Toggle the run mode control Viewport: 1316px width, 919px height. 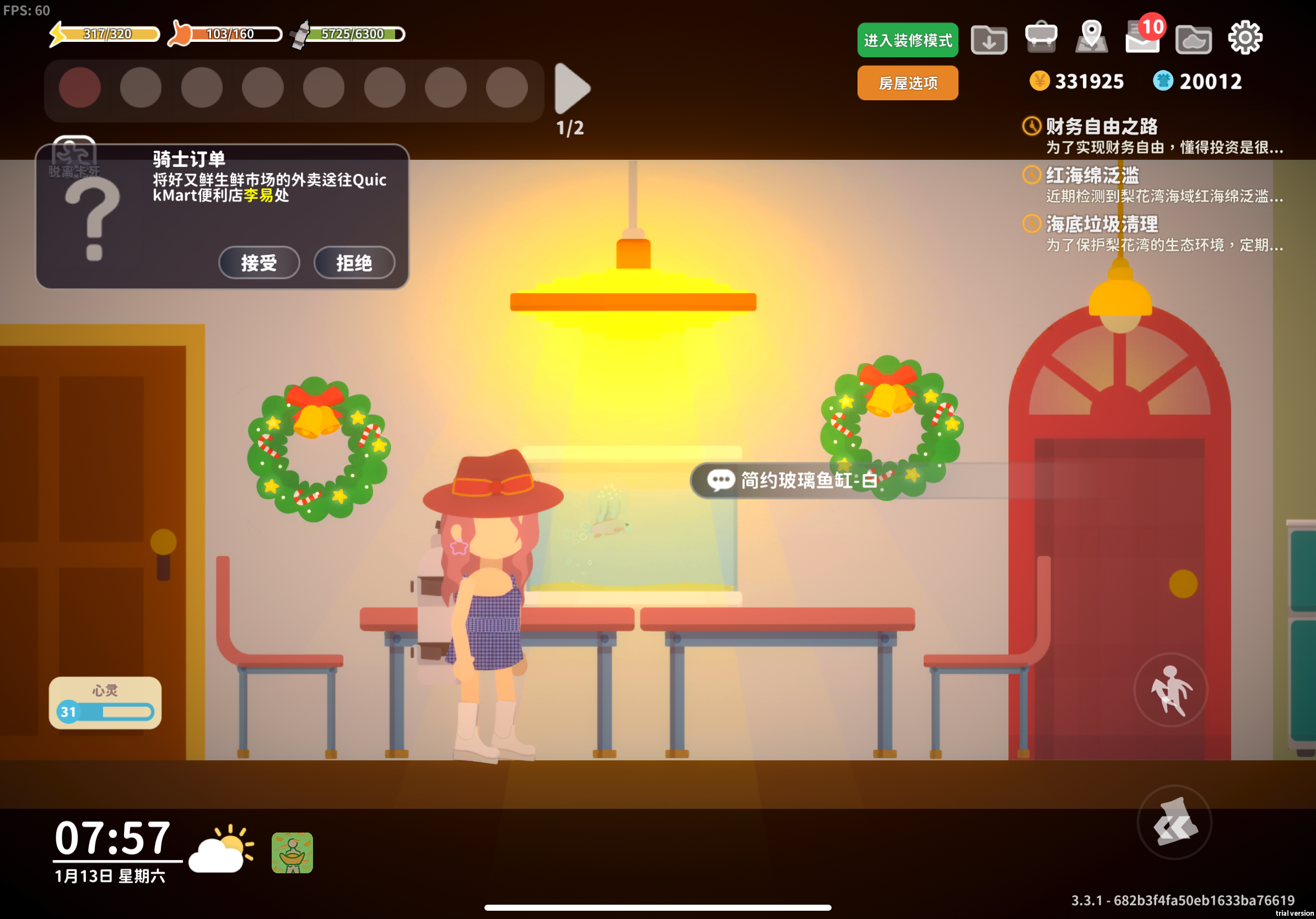pyautogui.click(x=1171, y=690)
